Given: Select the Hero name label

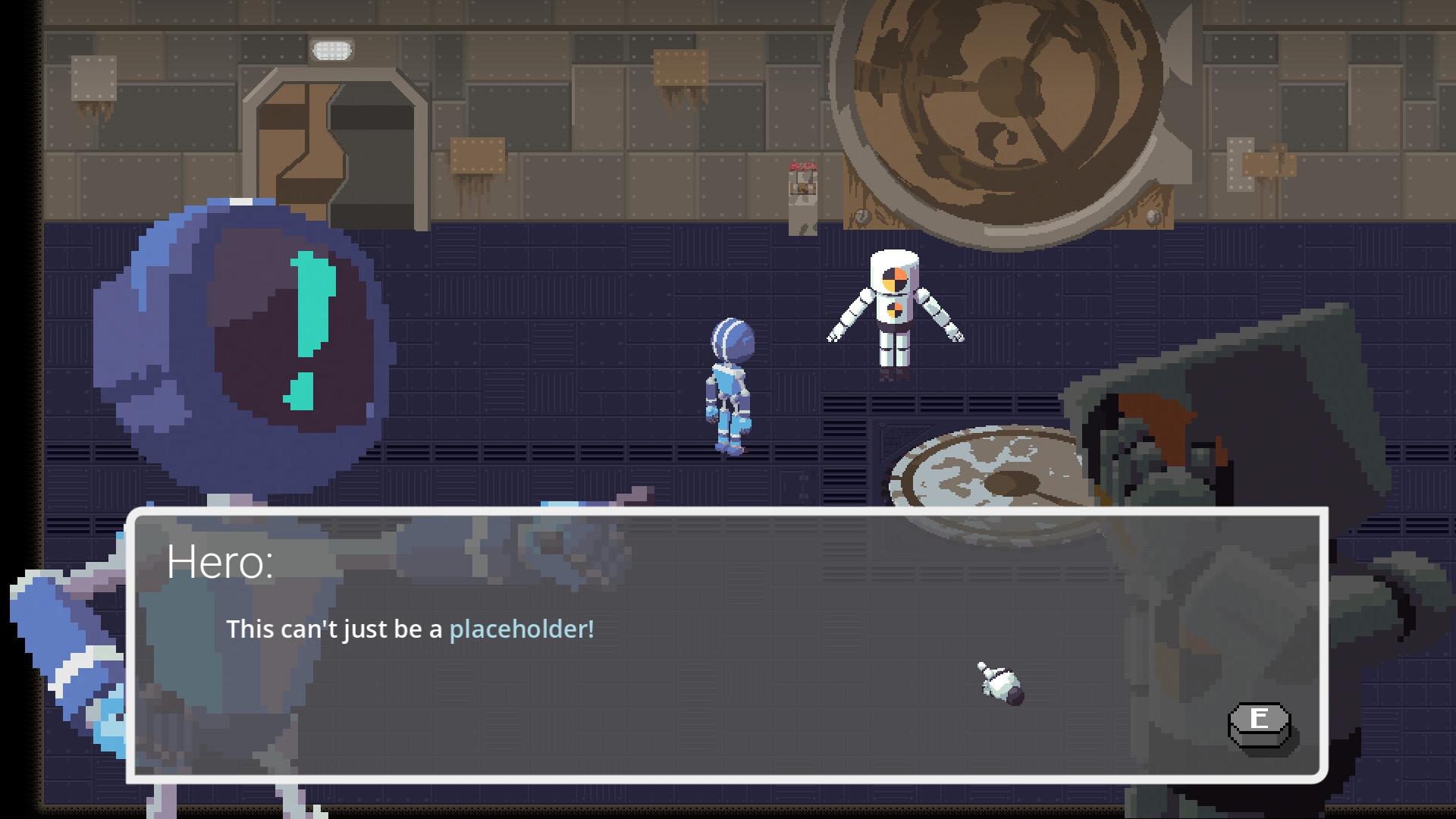Looking at the screenshot, I should [x=220, y=561].
